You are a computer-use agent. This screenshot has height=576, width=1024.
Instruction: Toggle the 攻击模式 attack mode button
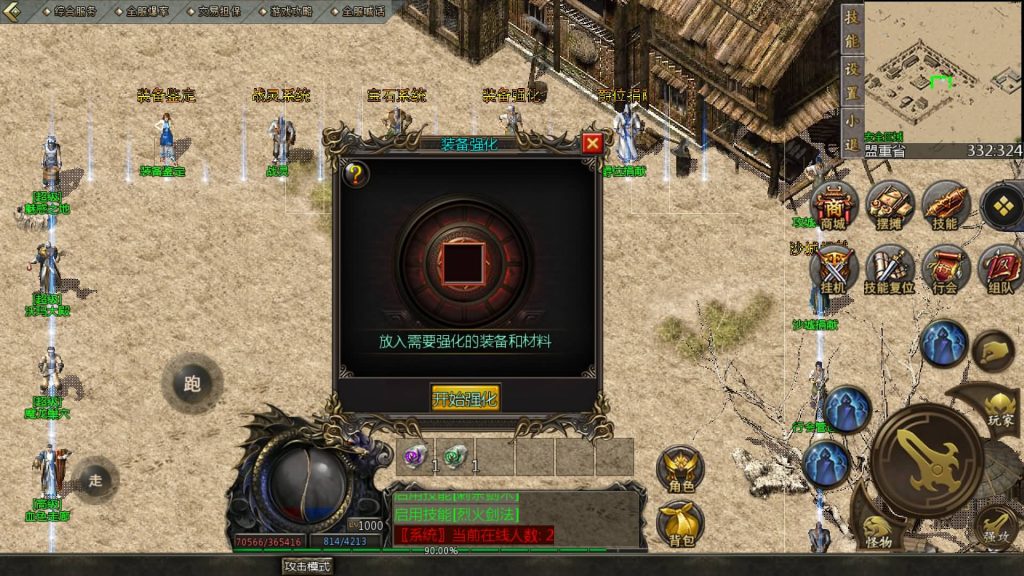click(x=307, y=566)
